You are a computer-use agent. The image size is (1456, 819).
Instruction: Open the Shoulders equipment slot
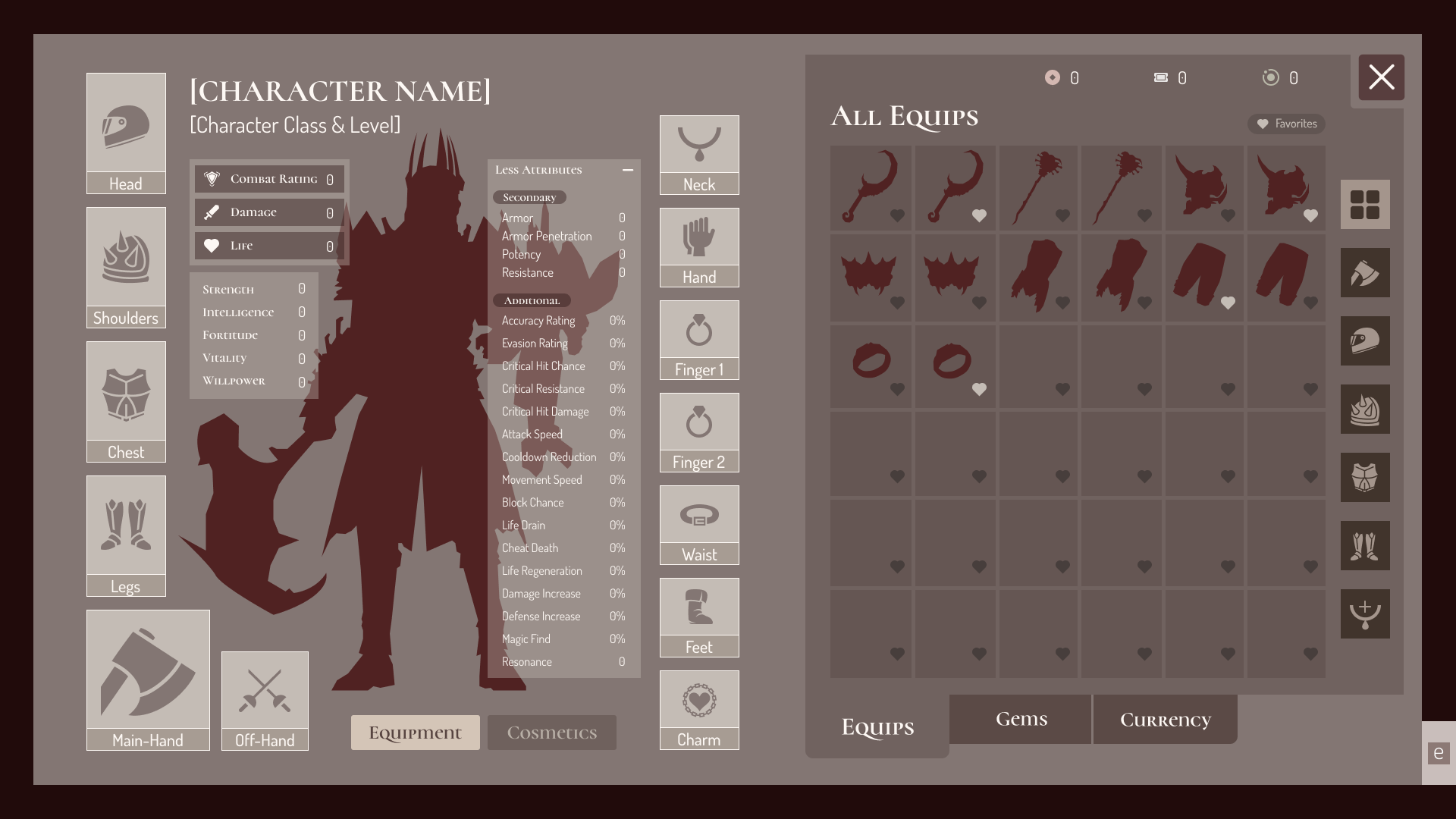pyautogui.click(x=126, y=267)
